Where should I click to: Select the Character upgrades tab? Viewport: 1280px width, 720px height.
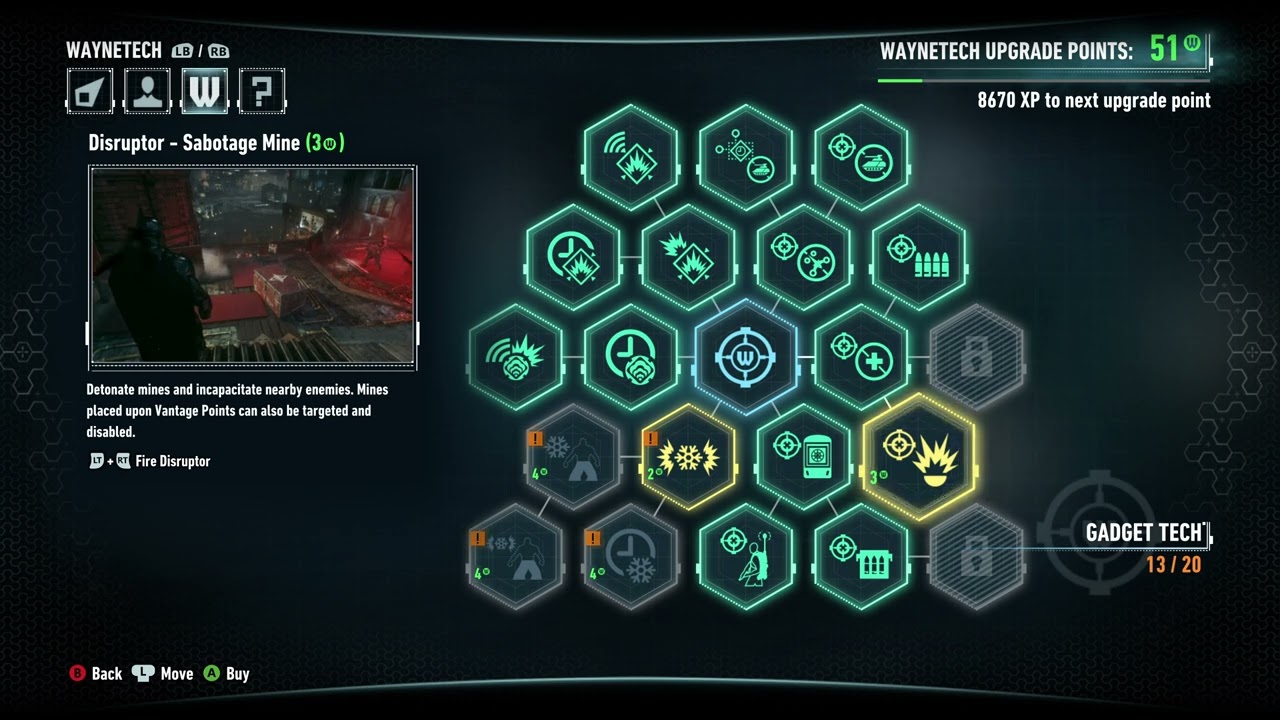pos(146,90)
